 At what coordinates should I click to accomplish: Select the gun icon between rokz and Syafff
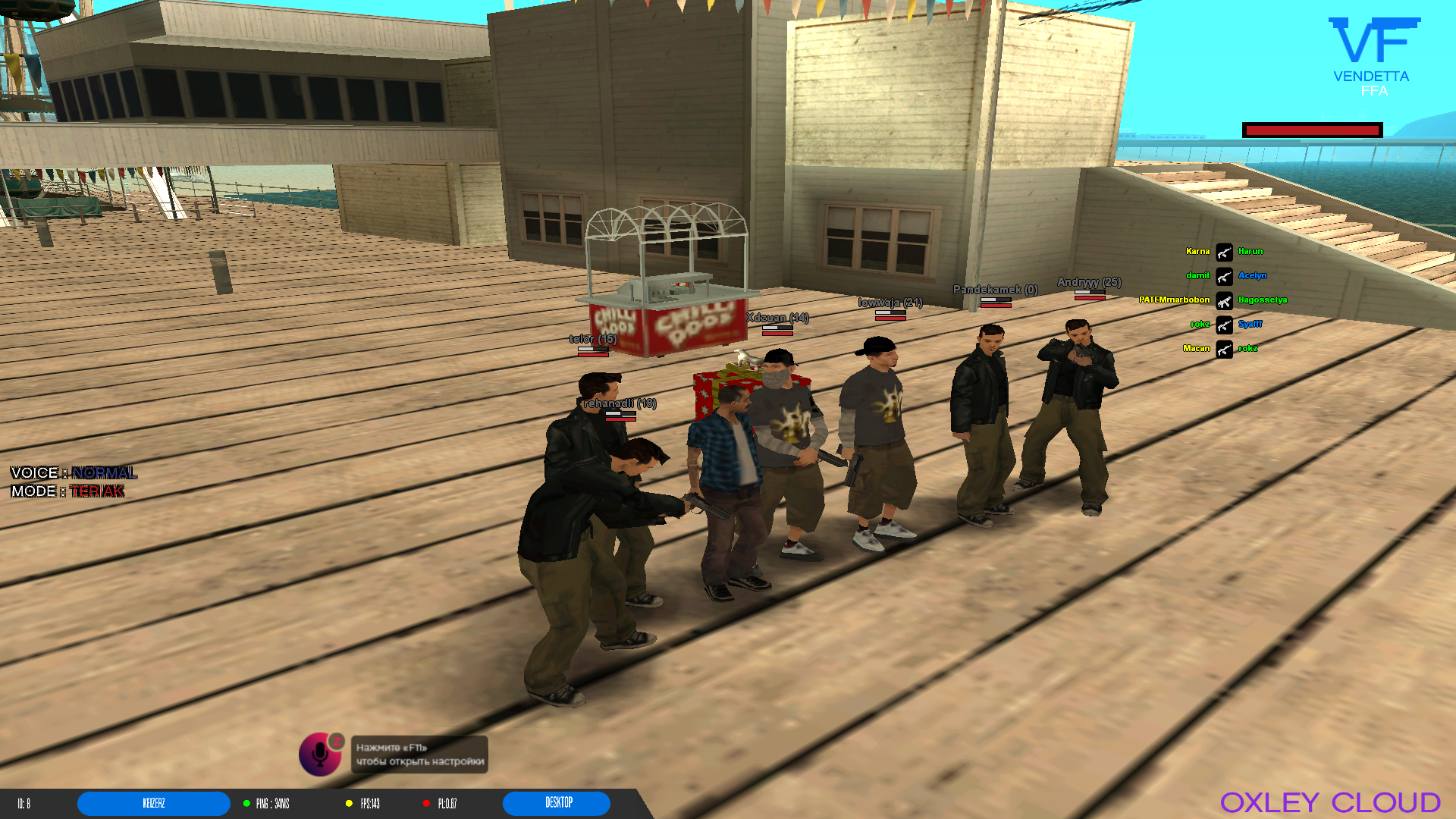1224,324
